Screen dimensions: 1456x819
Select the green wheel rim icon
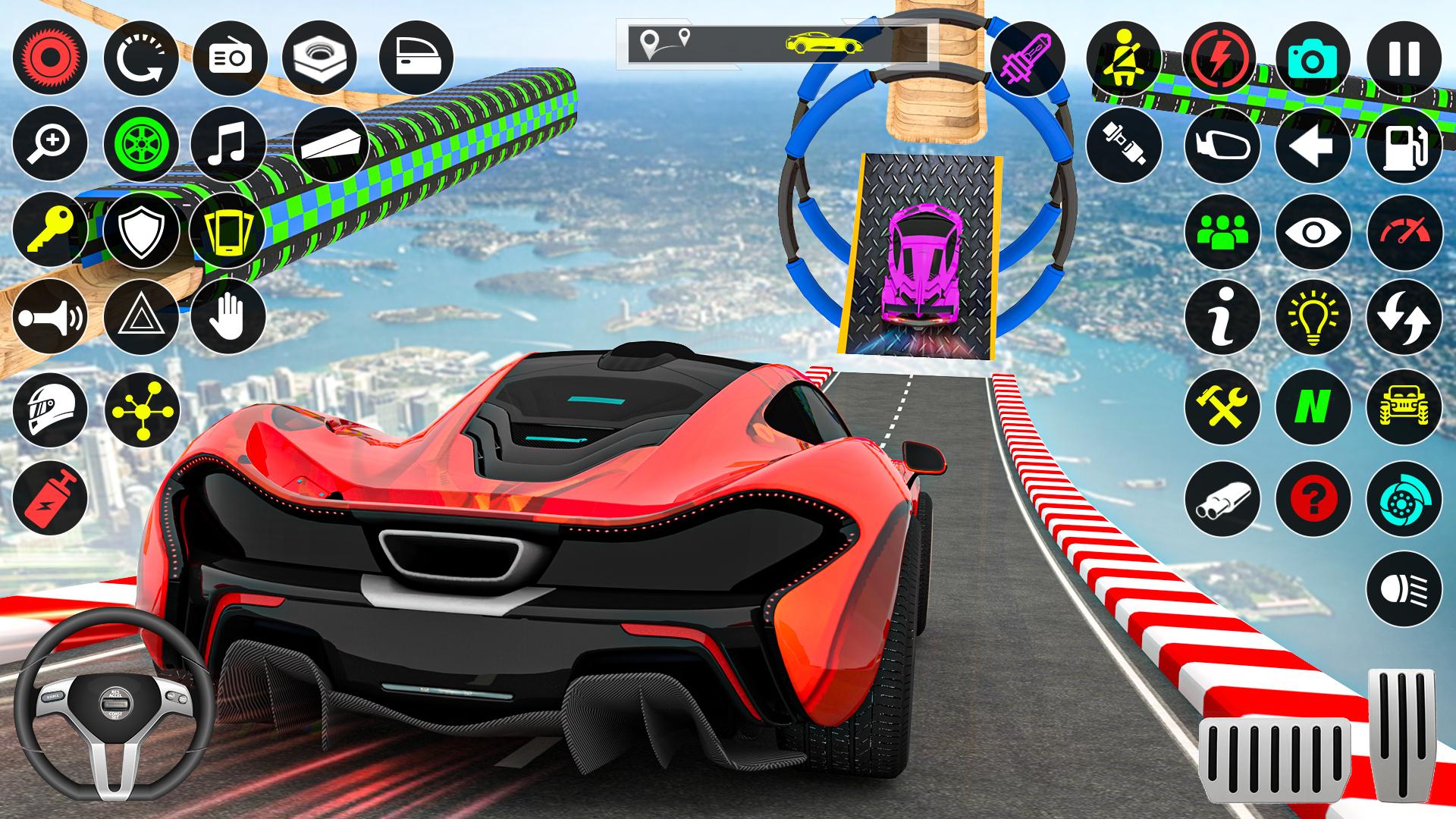click(x=140, y=144)
